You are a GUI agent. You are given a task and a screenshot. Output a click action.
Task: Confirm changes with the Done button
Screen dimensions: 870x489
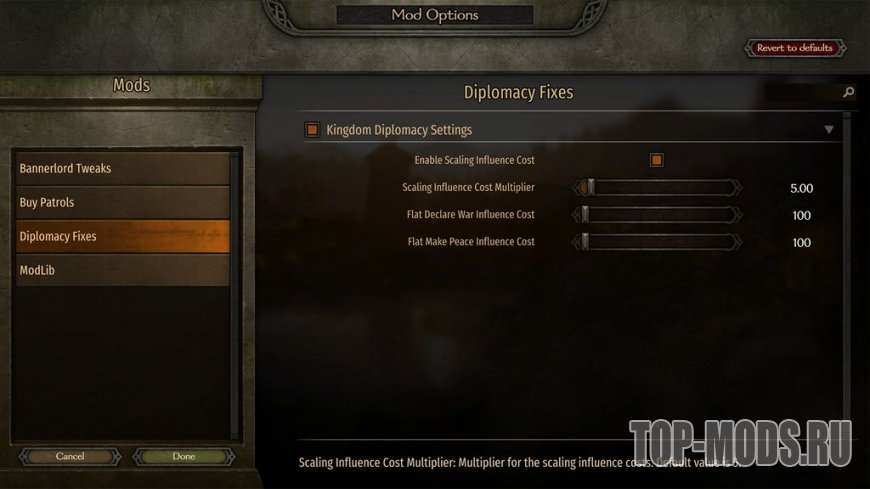coord(183,456)
